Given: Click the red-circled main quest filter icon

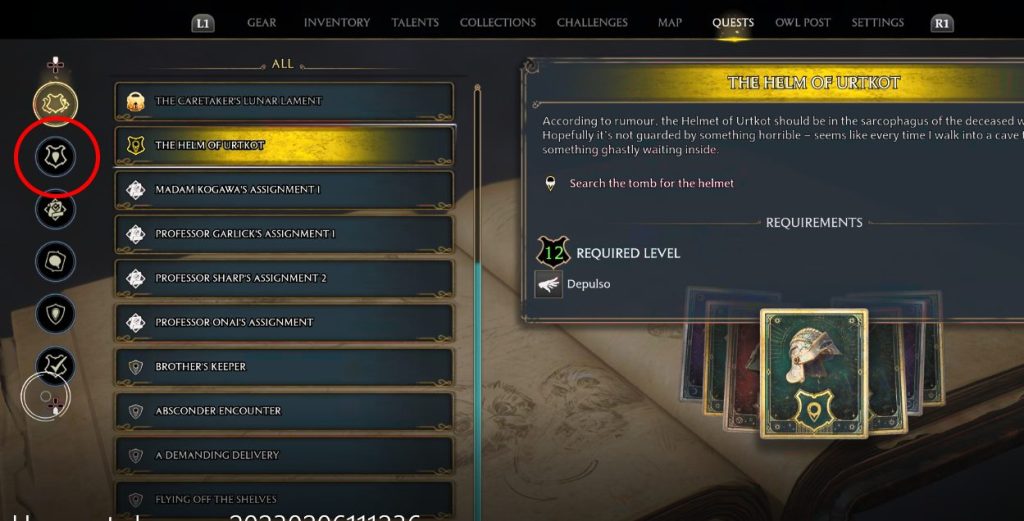Looking at the screenshot, I should 56,156.
